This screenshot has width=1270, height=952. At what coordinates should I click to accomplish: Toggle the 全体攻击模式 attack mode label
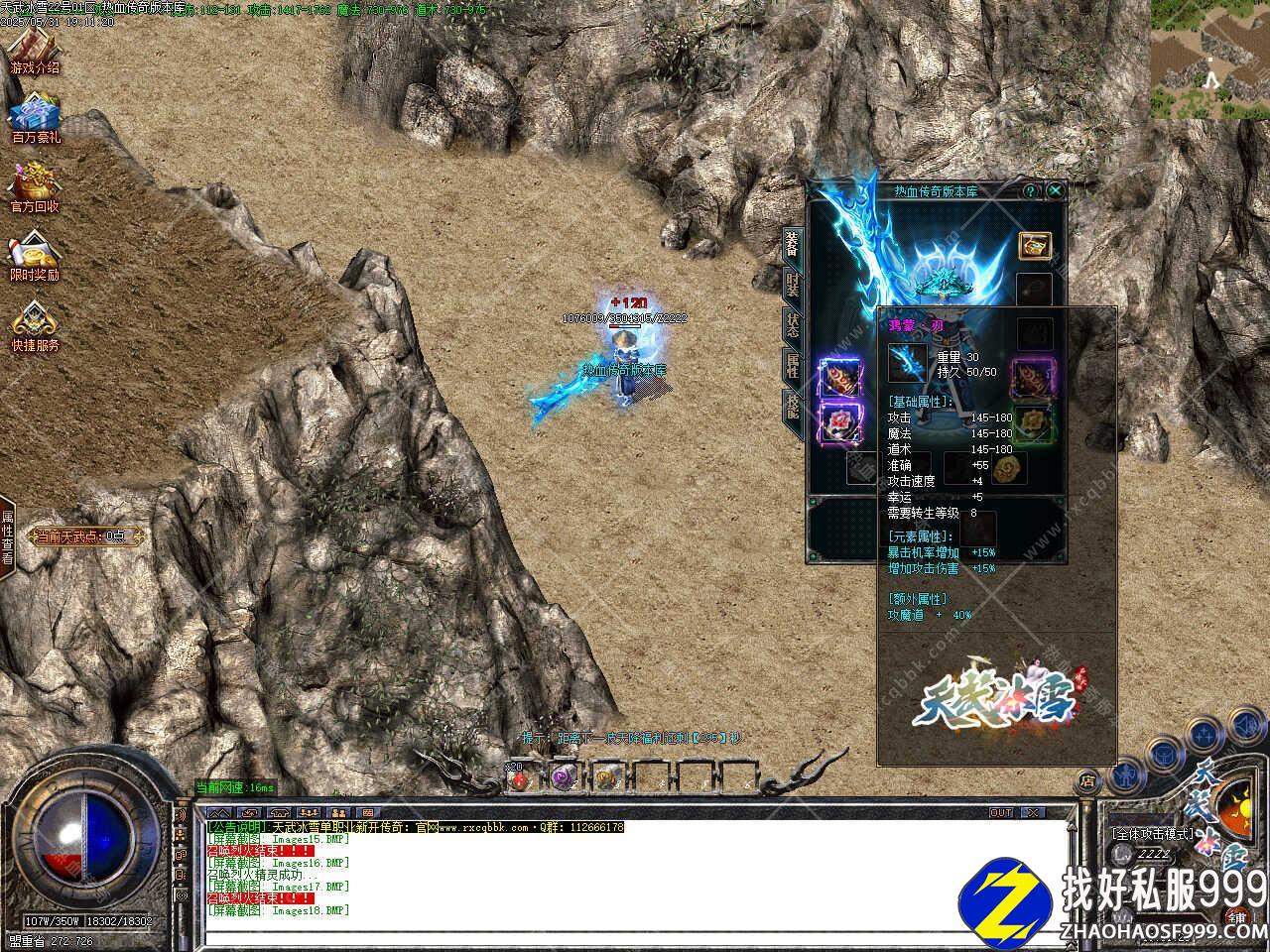[x=1152, y=833]
